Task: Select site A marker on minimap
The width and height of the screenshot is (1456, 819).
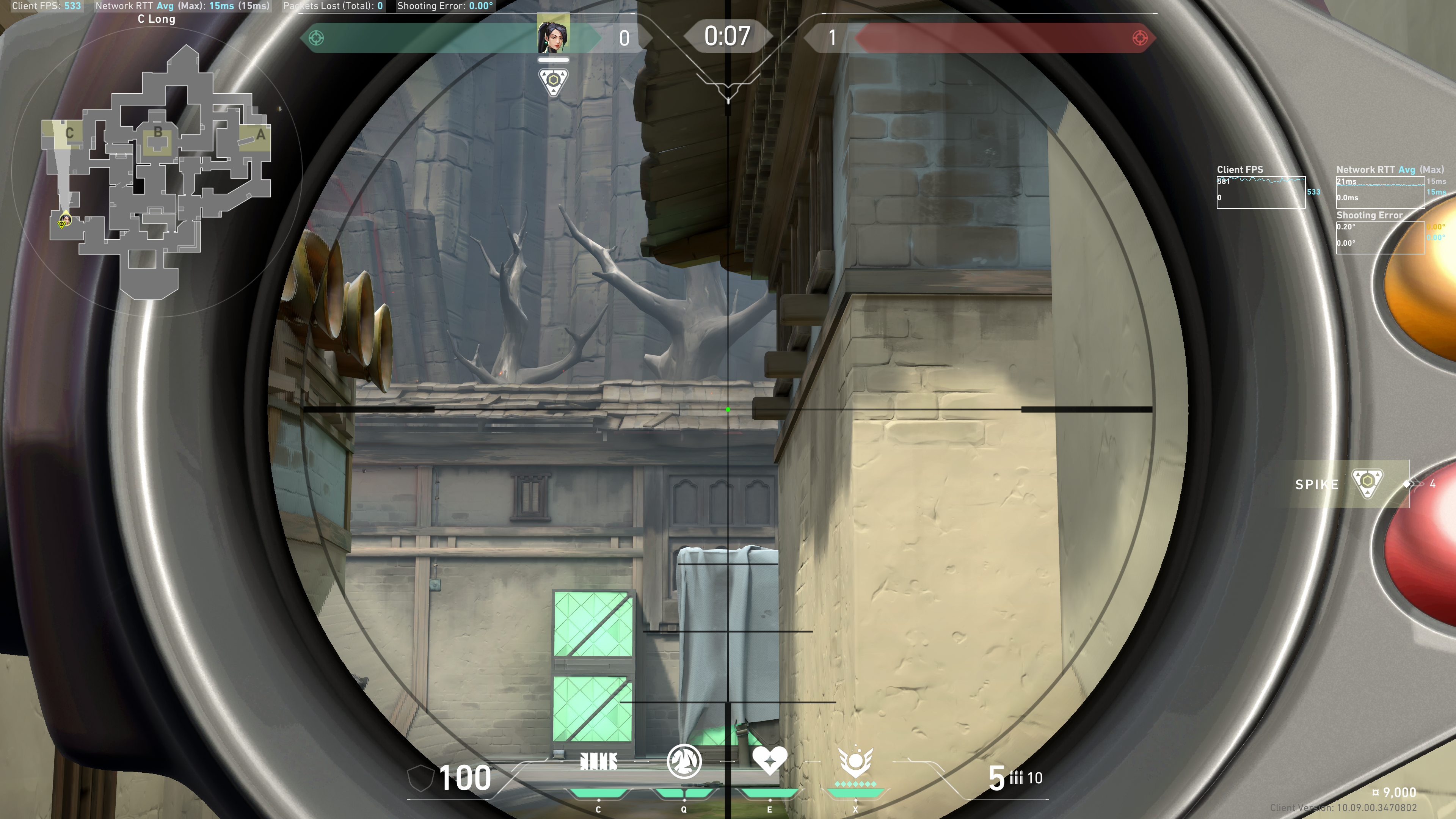Action: (x=260, y=135)
